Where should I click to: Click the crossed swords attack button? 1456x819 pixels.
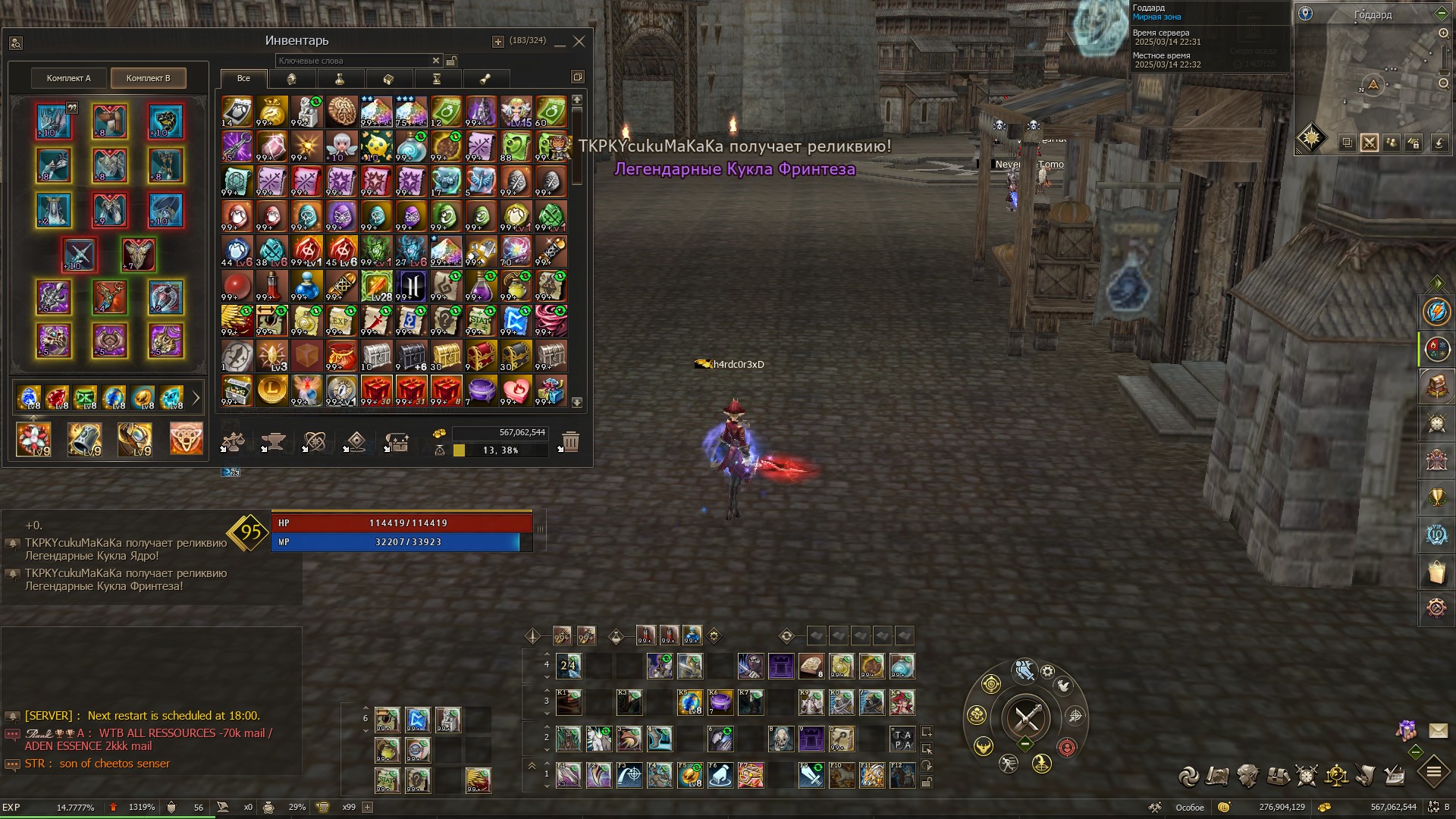1025,717
